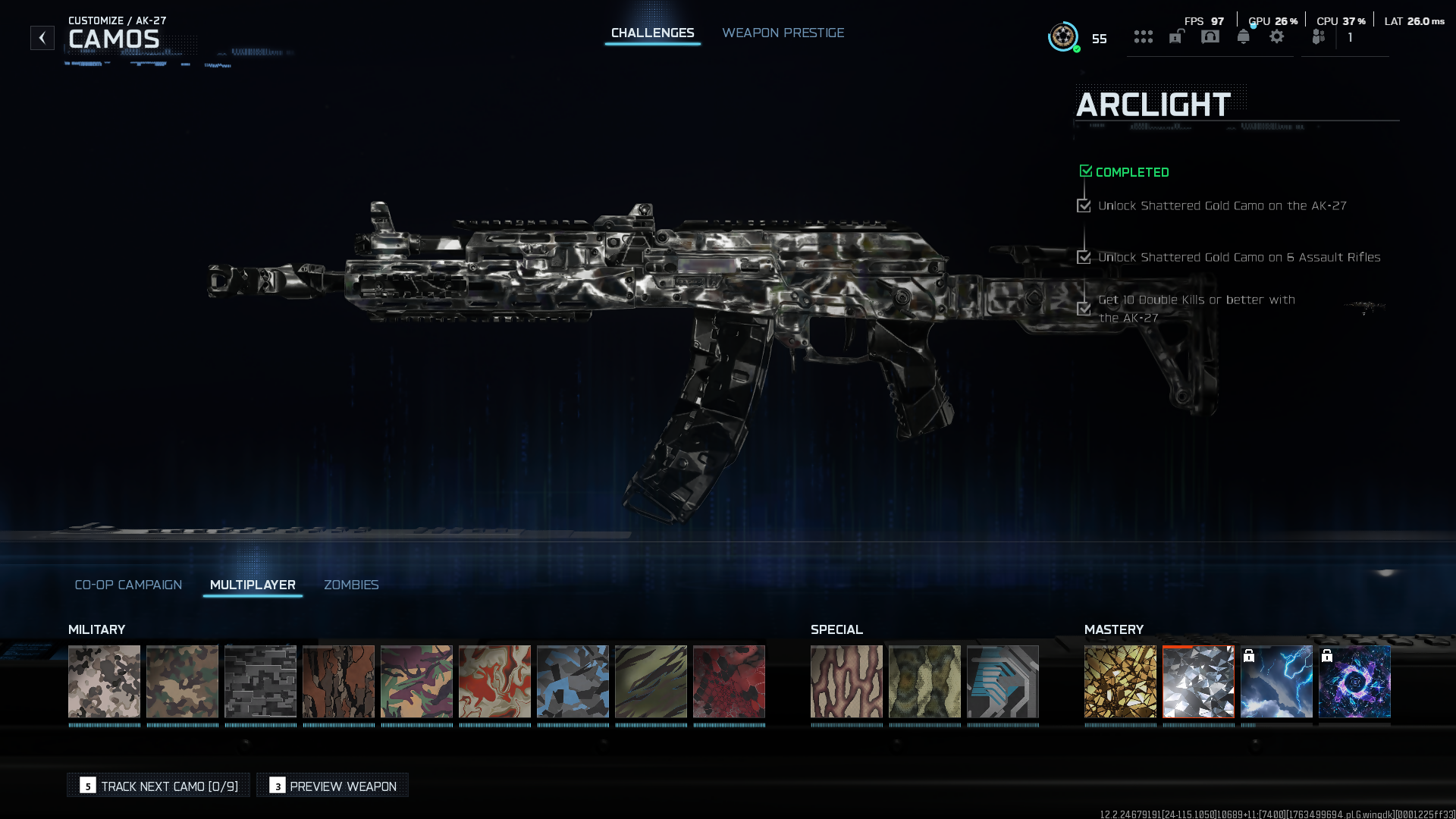1456x819 pixels.
Task: Choose the locked purple vortex mastery camo
Action: click(x=1354, y=681)
